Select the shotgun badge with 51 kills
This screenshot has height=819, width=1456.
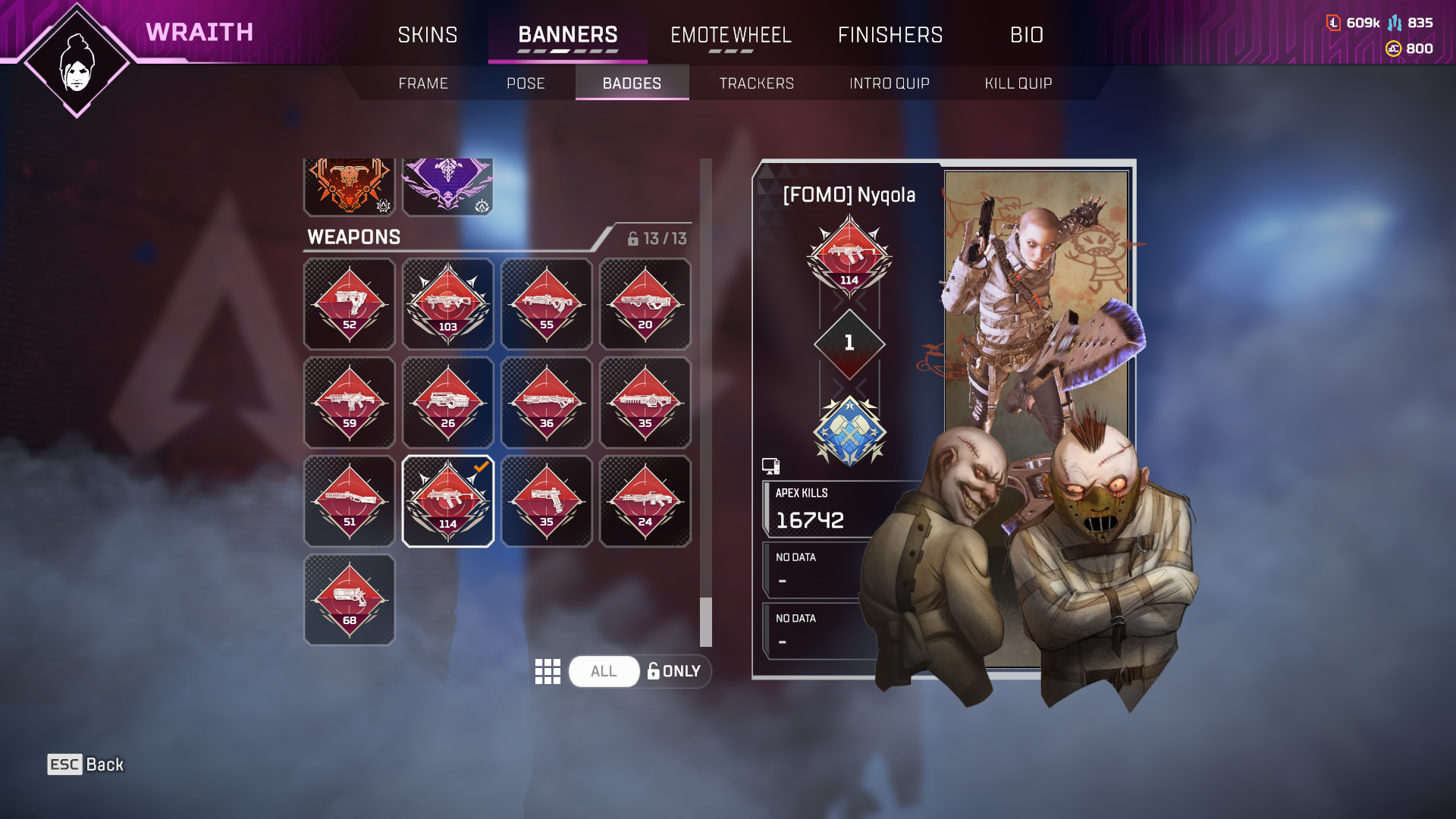point(349,500)
